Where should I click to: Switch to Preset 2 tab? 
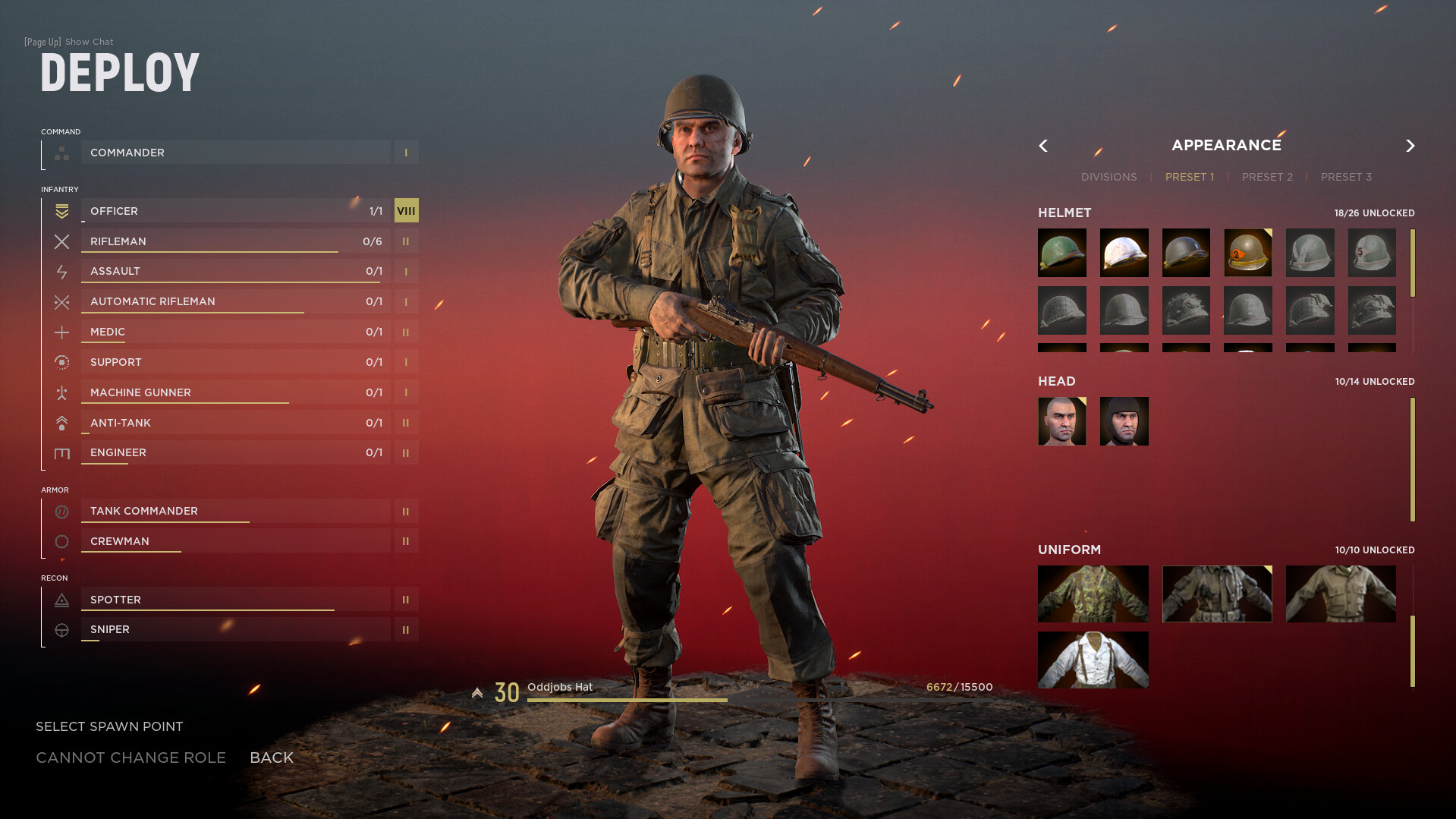[1266, 176]
